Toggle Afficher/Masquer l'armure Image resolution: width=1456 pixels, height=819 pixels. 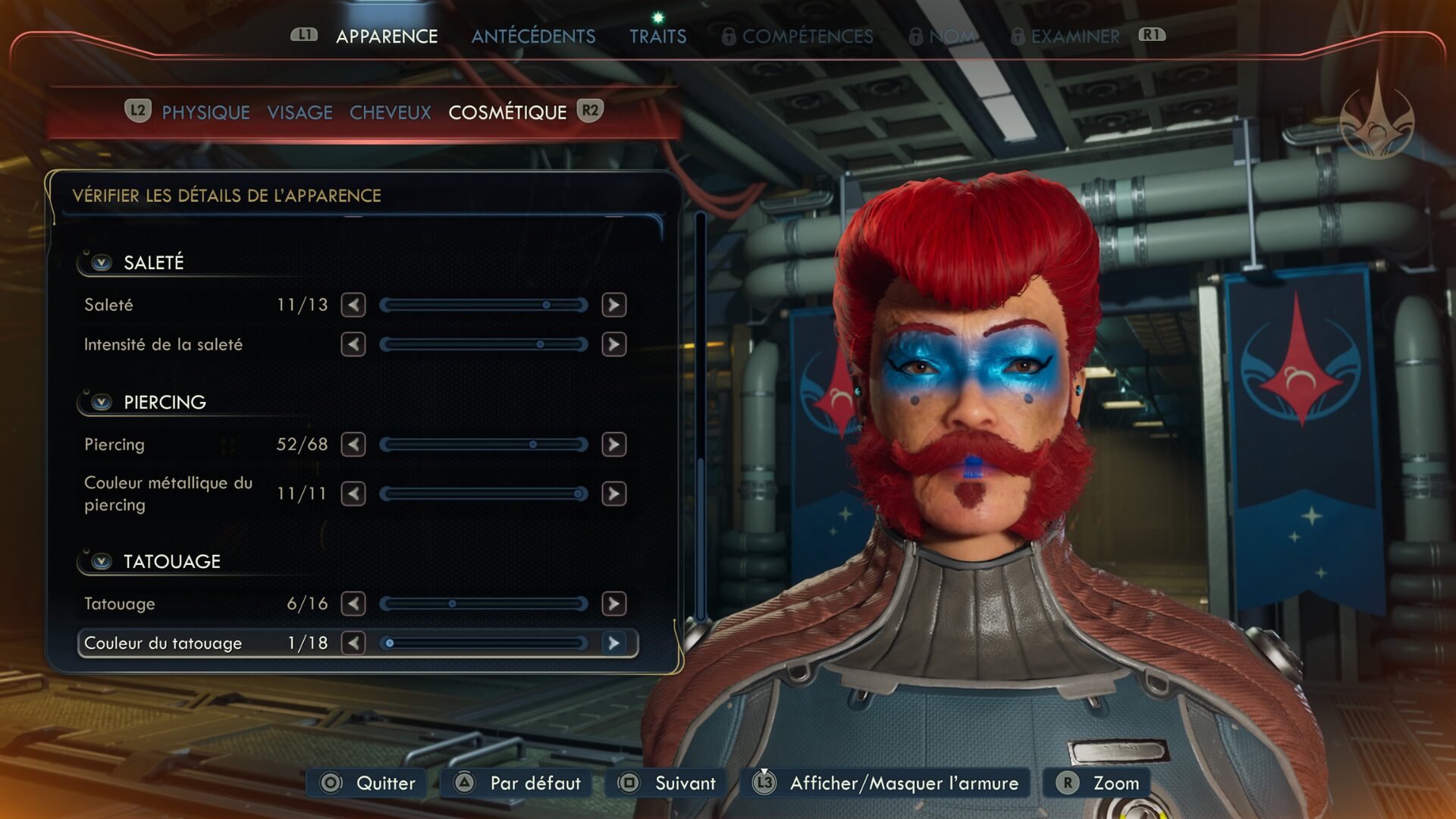coord(887,783)
